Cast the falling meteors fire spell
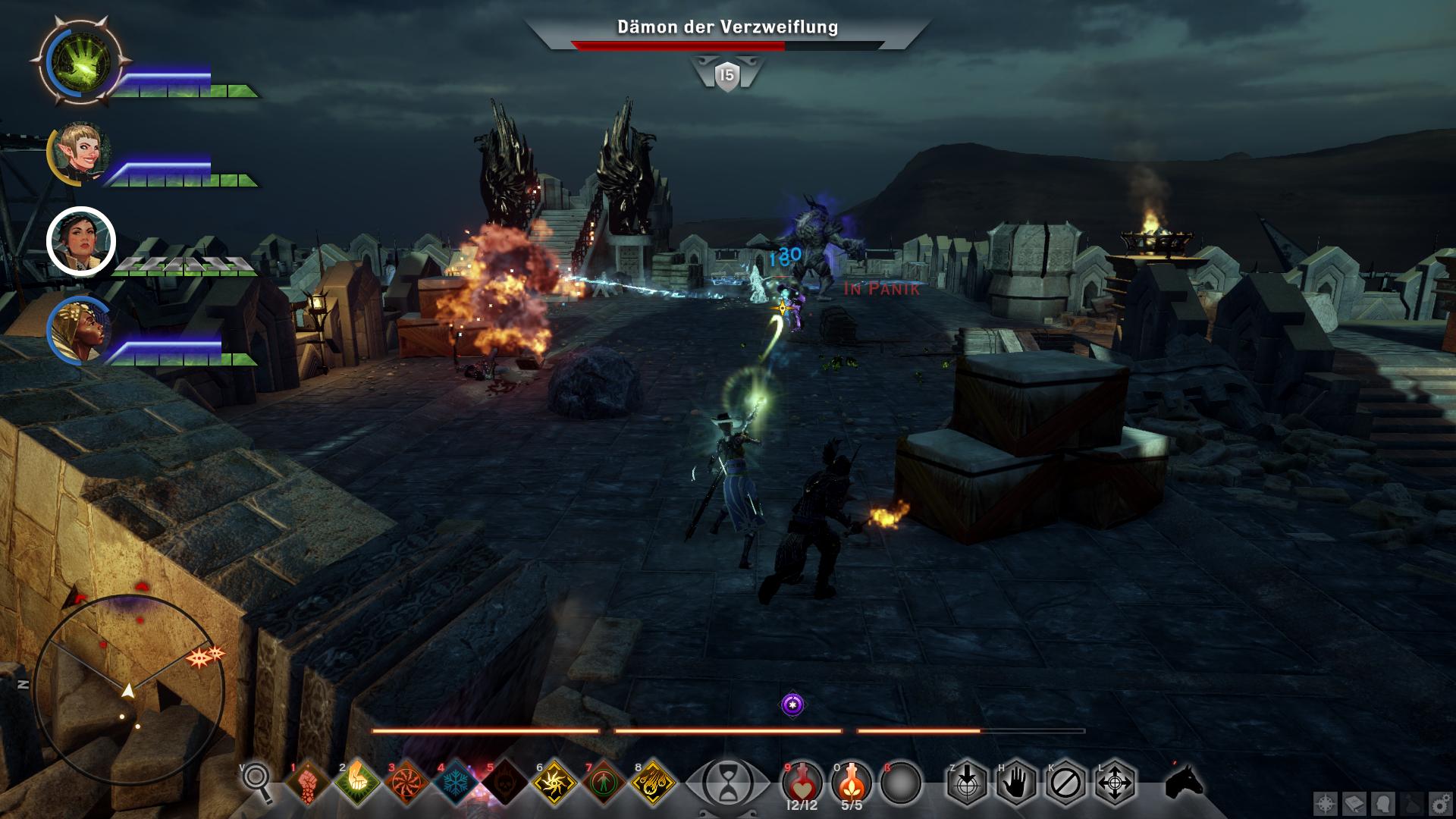1456x819 pixels. click(653, 782)
